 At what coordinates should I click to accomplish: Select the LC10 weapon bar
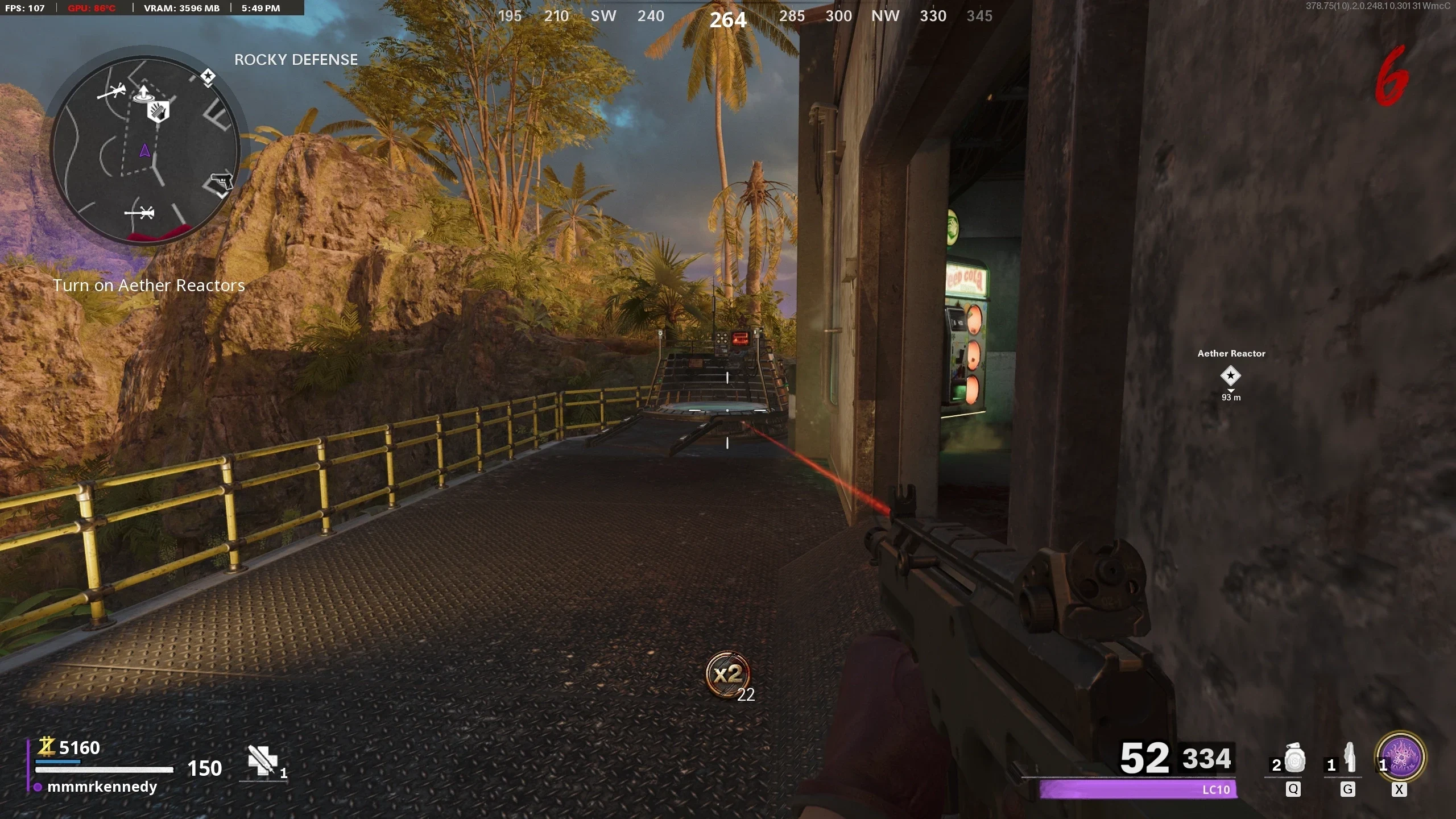coord(1137,789)
